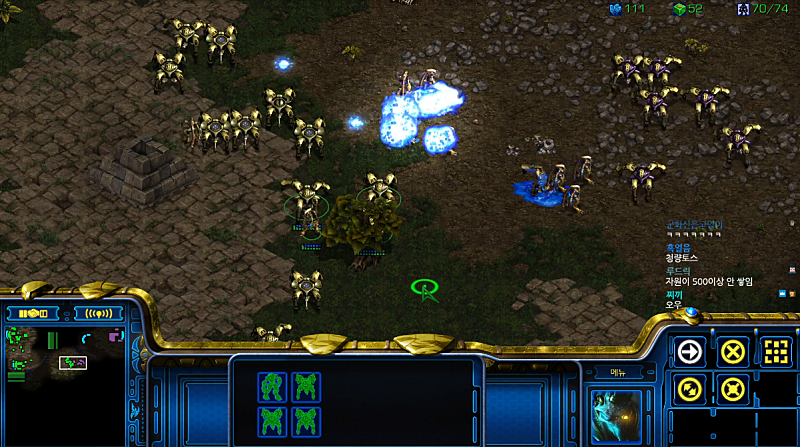The width and height of the screenshot is (800, 447).
Task: Choose the Attack command icon
Action: click(776, 351)
